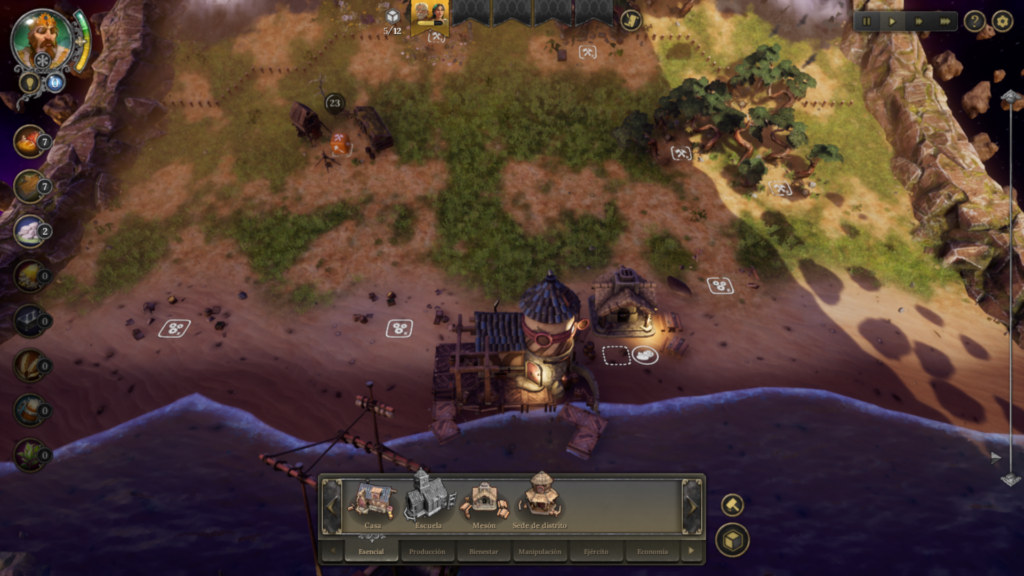Viewport: 1024px width, 576px height.
Task: Click the building list right arrow
Action: tap(691, 505)
